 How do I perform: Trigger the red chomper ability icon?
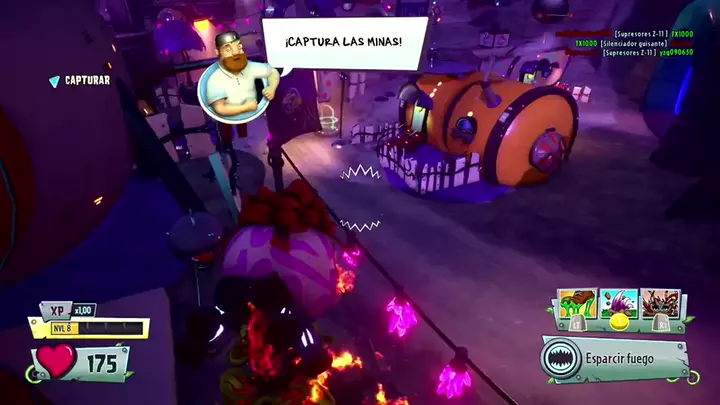(x=660, y=305)
